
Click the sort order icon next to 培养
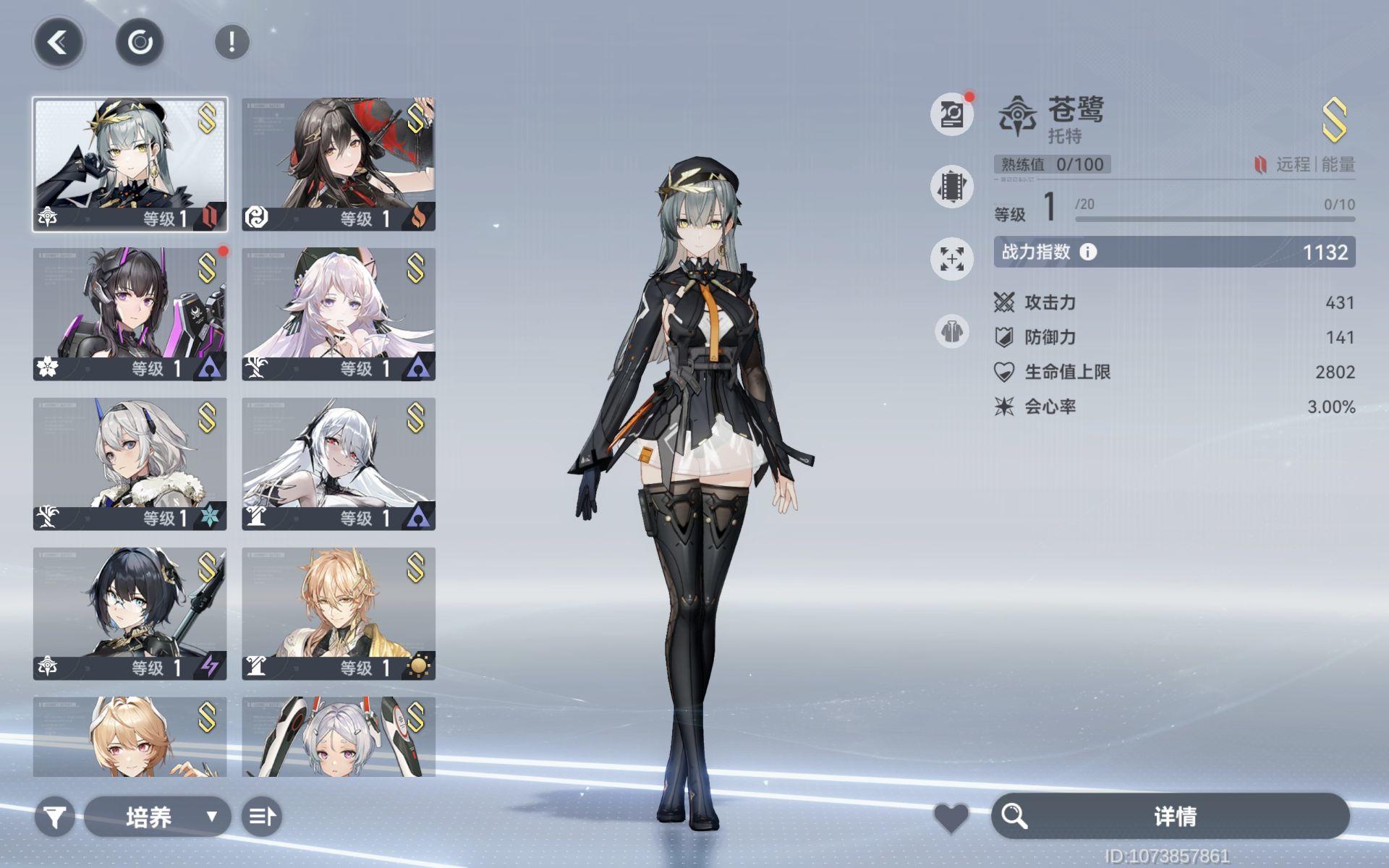pyautogui.click(x=262, y=816)
